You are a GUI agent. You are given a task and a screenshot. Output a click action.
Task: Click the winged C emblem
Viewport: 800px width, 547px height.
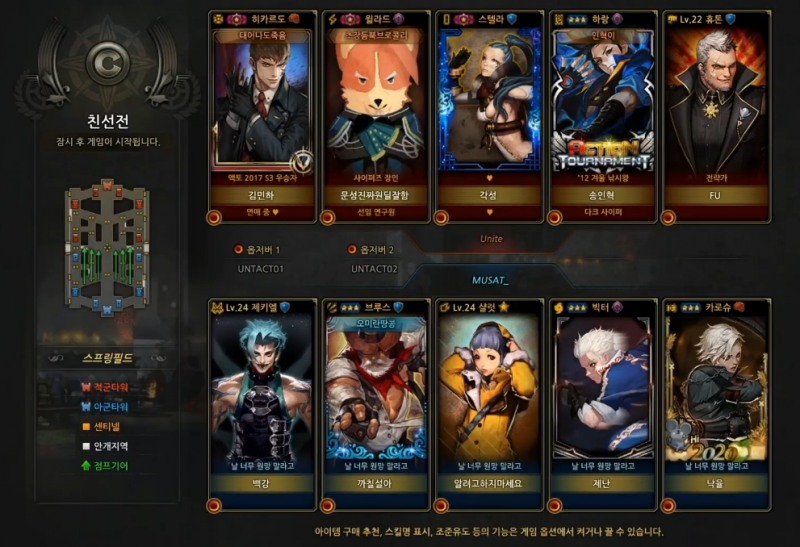pos(105,63)
